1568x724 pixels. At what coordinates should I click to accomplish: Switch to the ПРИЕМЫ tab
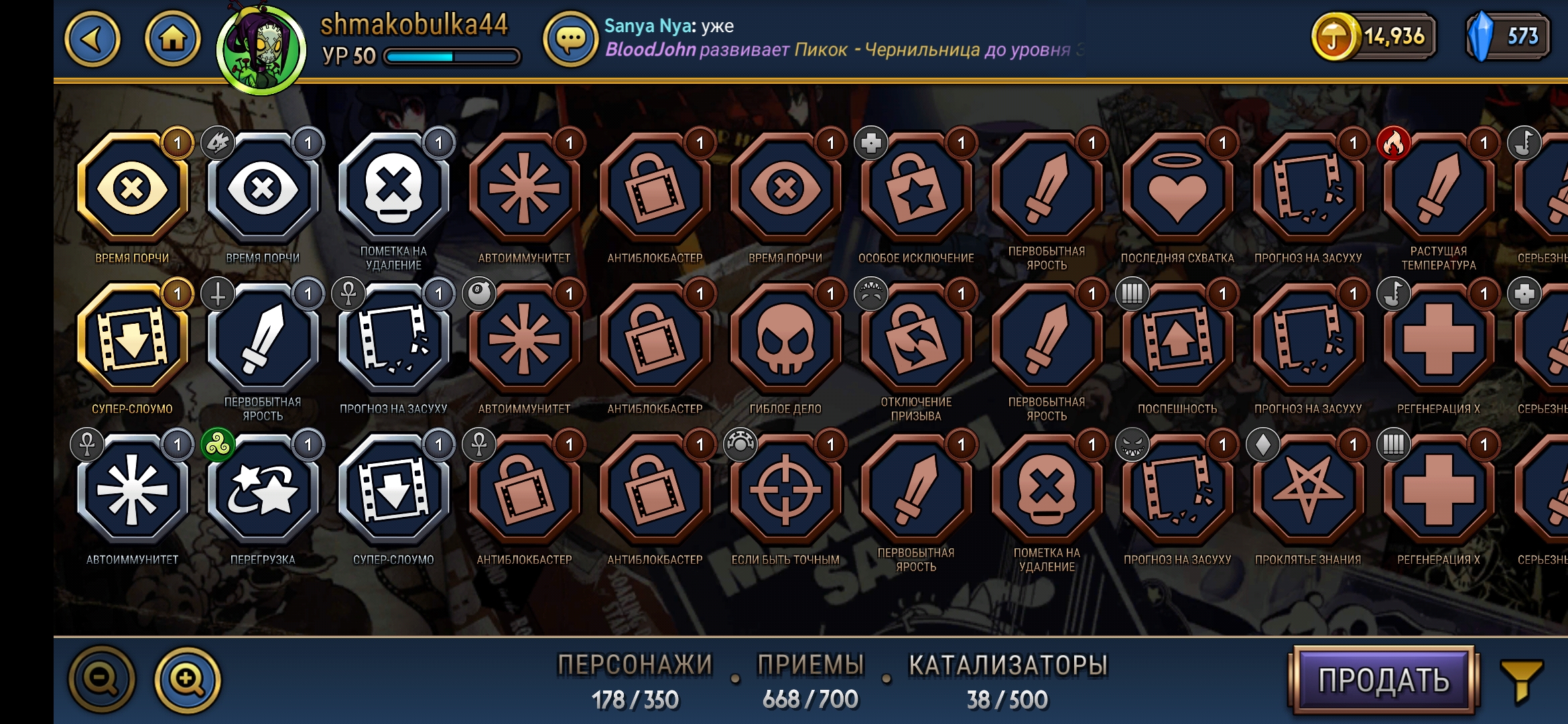[x=810, y=680]
